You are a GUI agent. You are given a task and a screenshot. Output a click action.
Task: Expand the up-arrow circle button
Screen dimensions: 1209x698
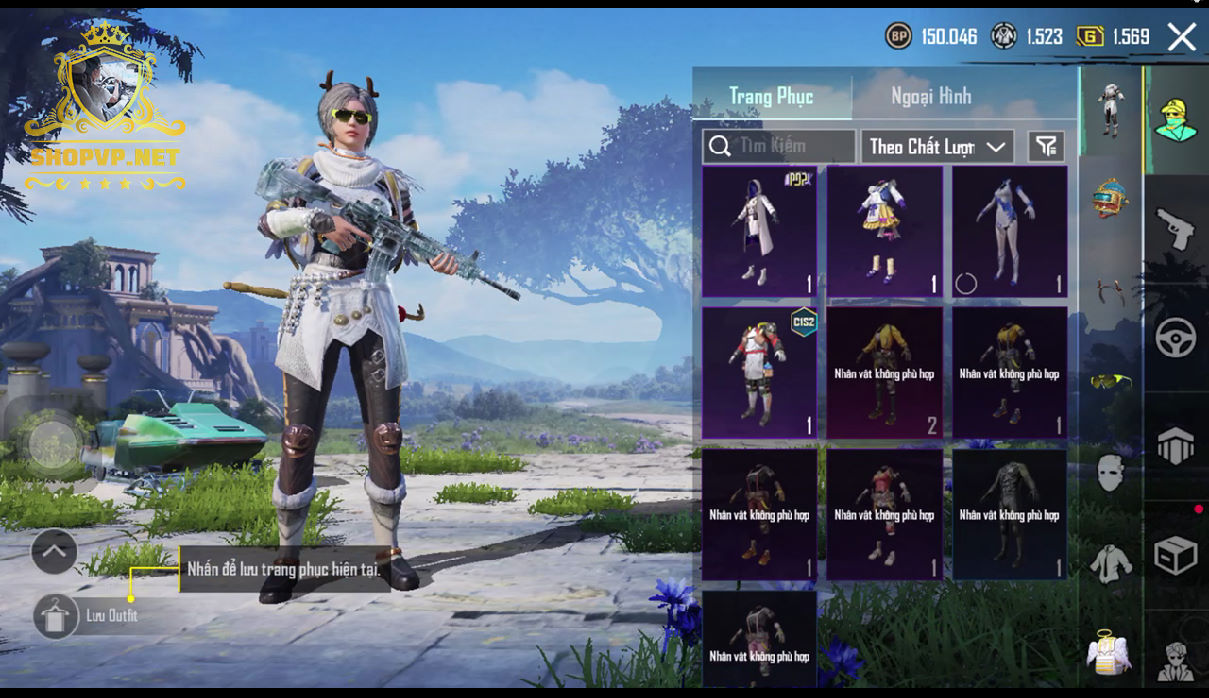tap(54, 550)
